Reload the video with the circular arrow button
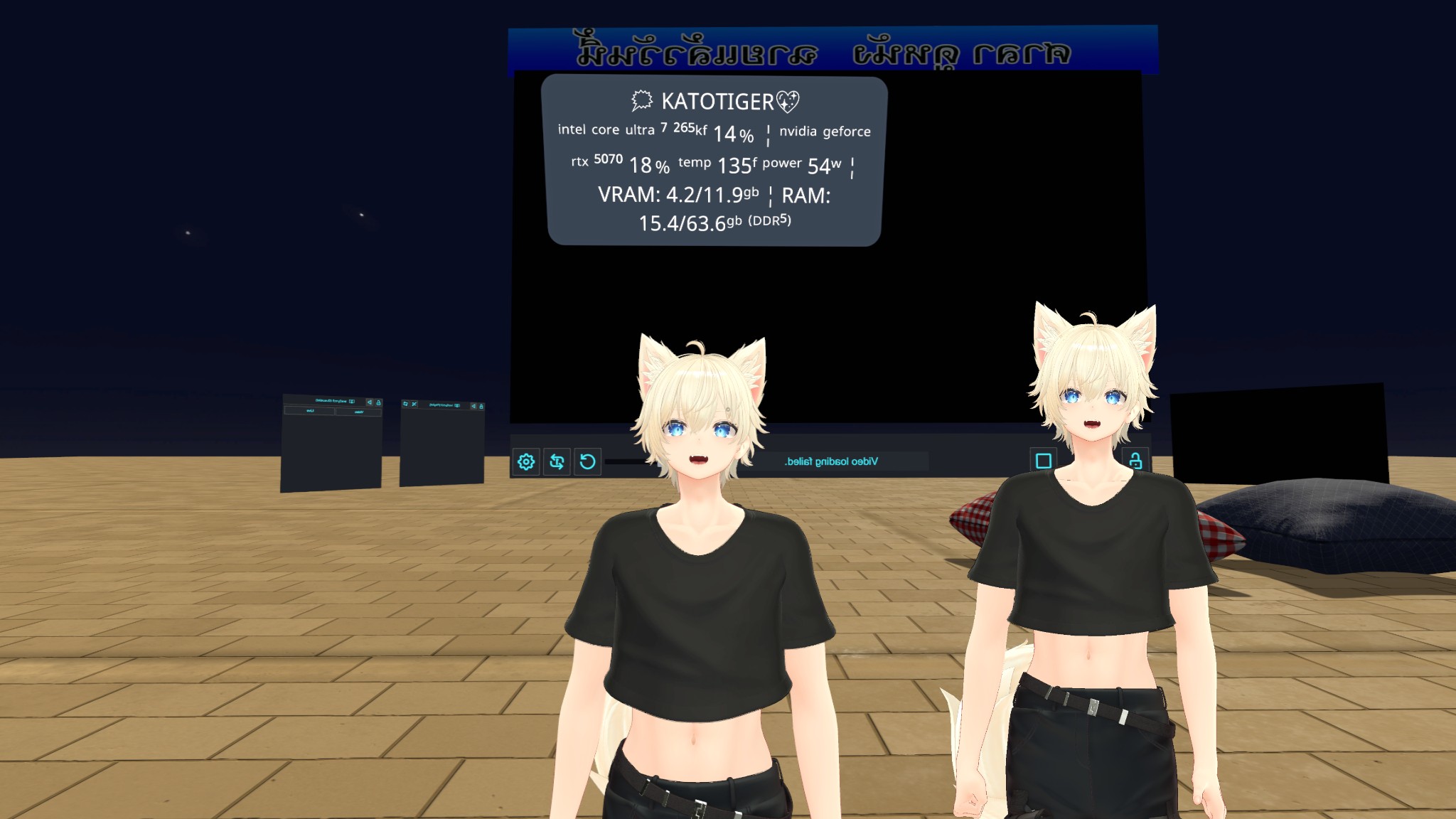Viewport: 1456px width, 819px height. 587,462
